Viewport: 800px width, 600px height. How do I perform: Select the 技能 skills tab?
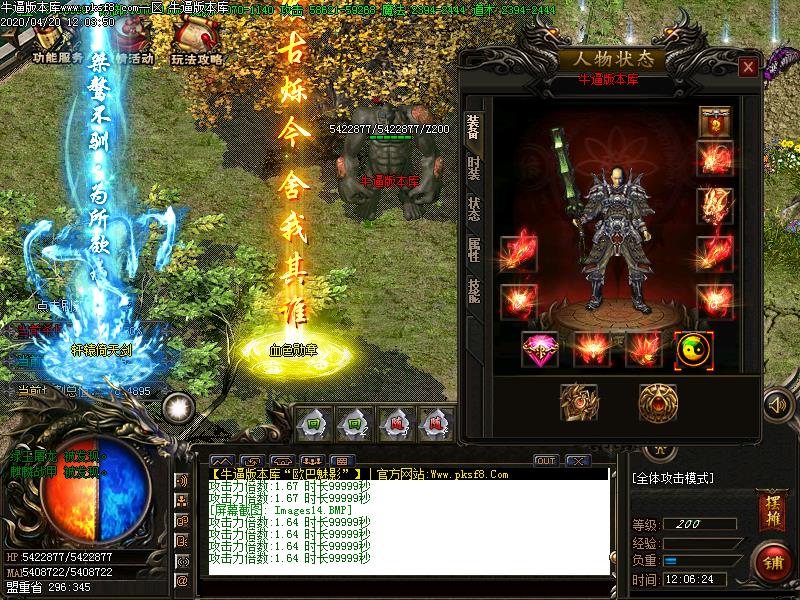coord(473,290)
